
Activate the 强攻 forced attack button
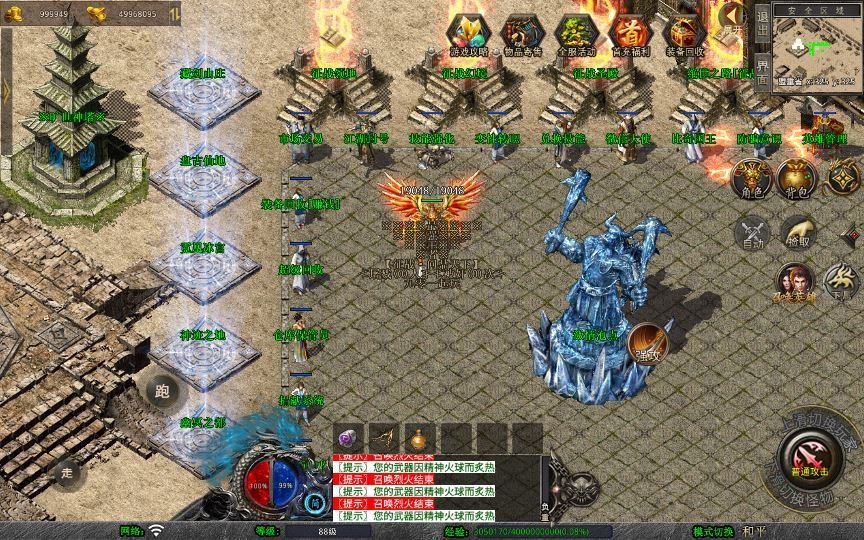tap(648, 343)
